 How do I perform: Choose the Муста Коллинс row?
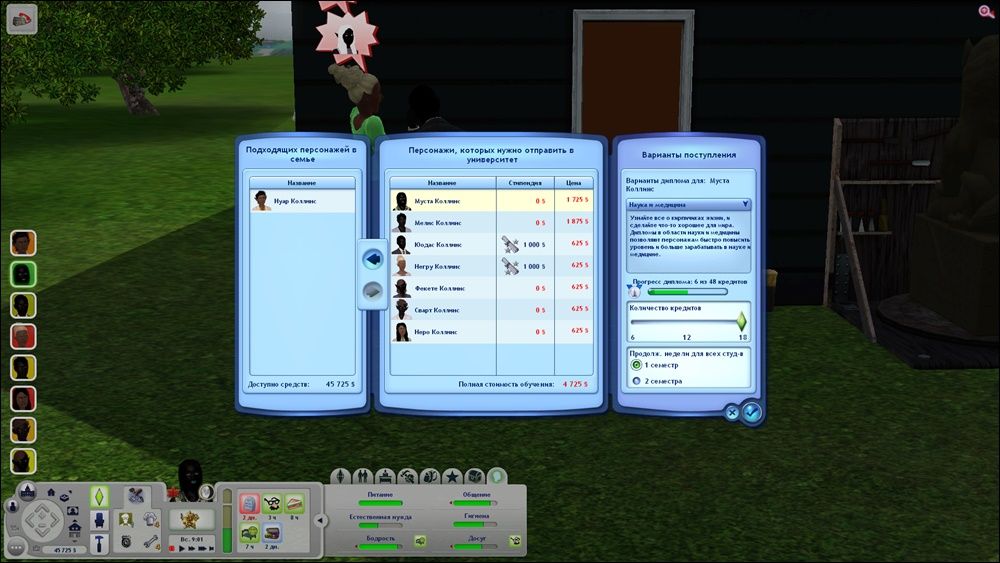[440, 201]
